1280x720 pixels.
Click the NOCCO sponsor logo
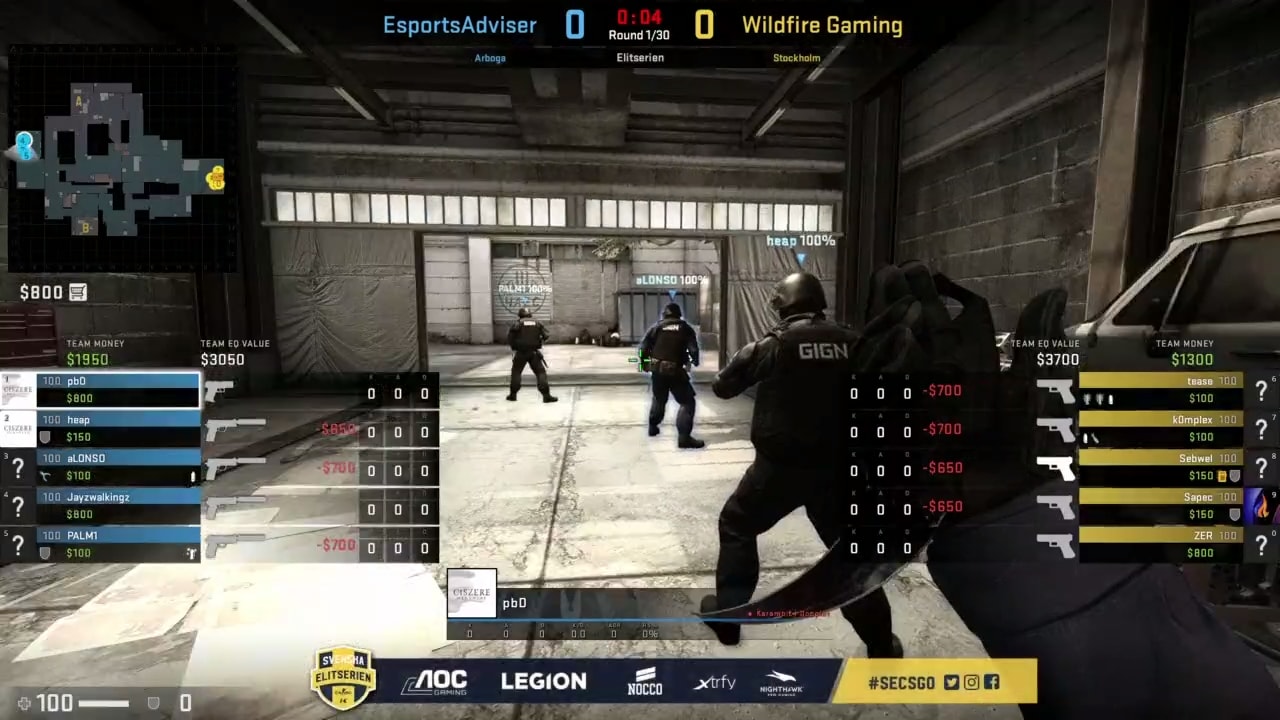click(x=644, y=681)
